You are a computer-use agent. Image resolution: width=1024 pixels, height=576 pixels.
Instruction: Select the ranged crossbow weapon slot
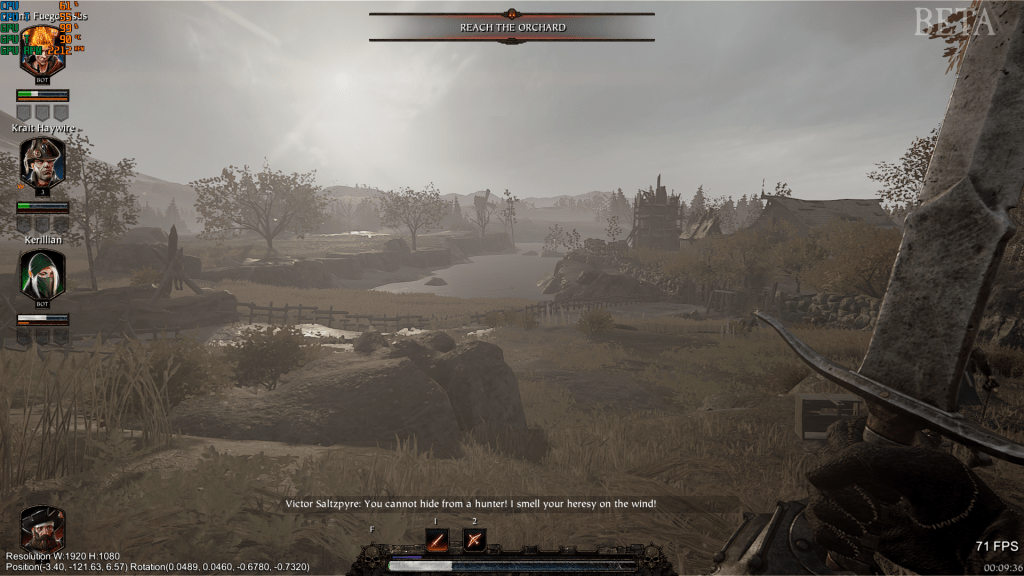[x=474, y=541]
